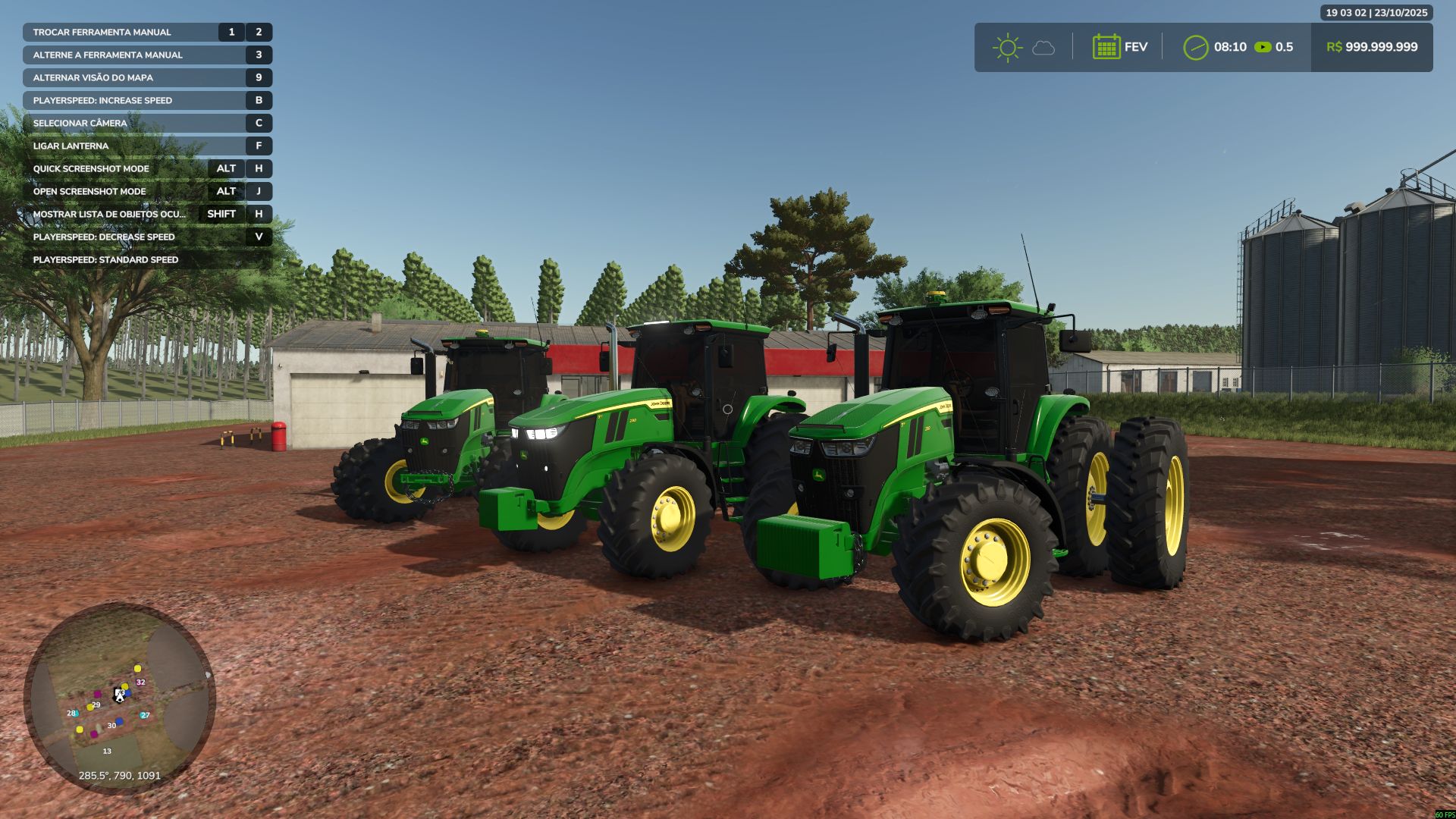Image resolution: width=1456 pixels, height=819 pixels.
Task: Click the red fire extinguisher marker icon on minimap
Action: (x=97, y=695)
